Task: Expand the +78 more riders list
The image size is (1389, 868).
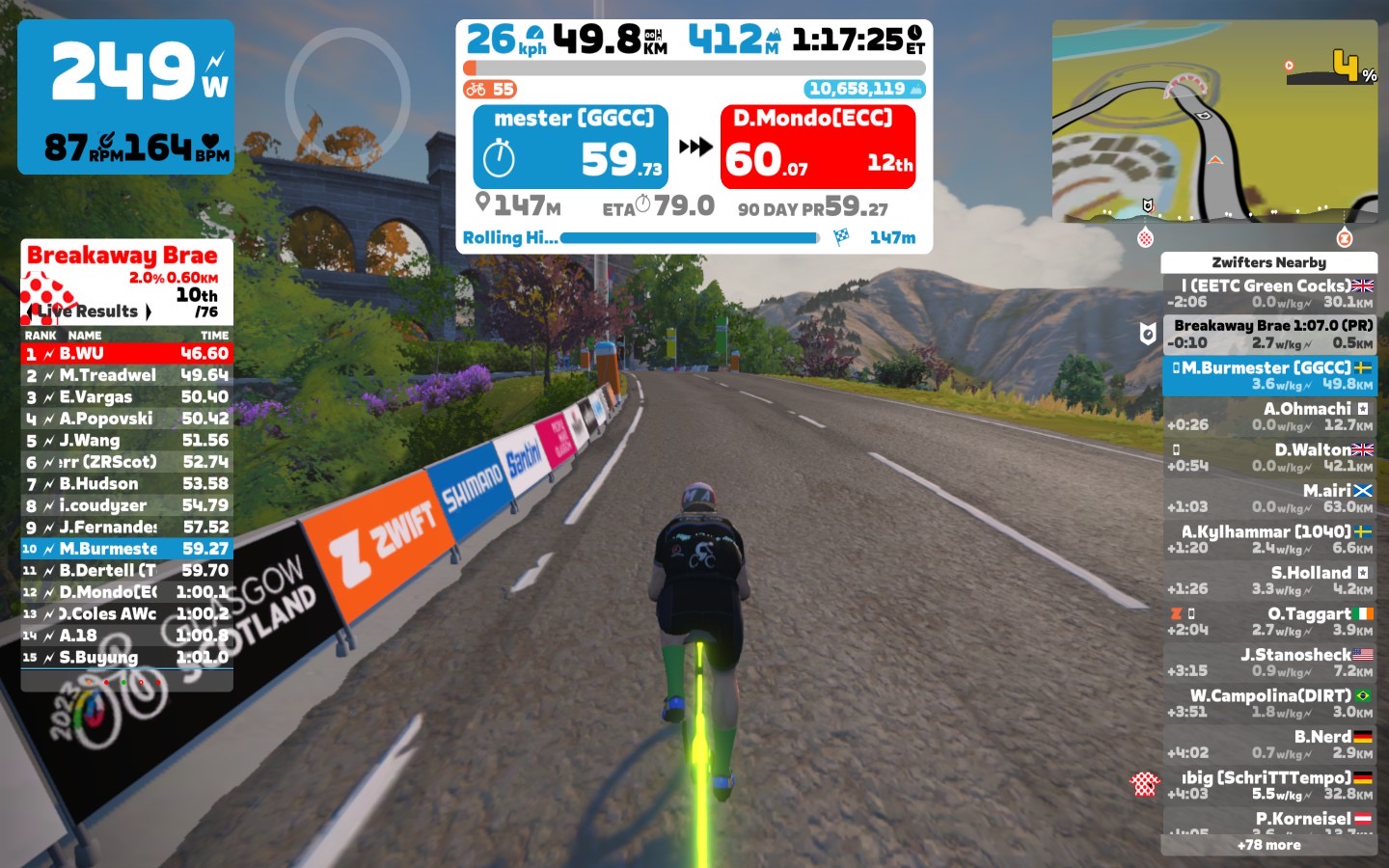Action: 1268,845
